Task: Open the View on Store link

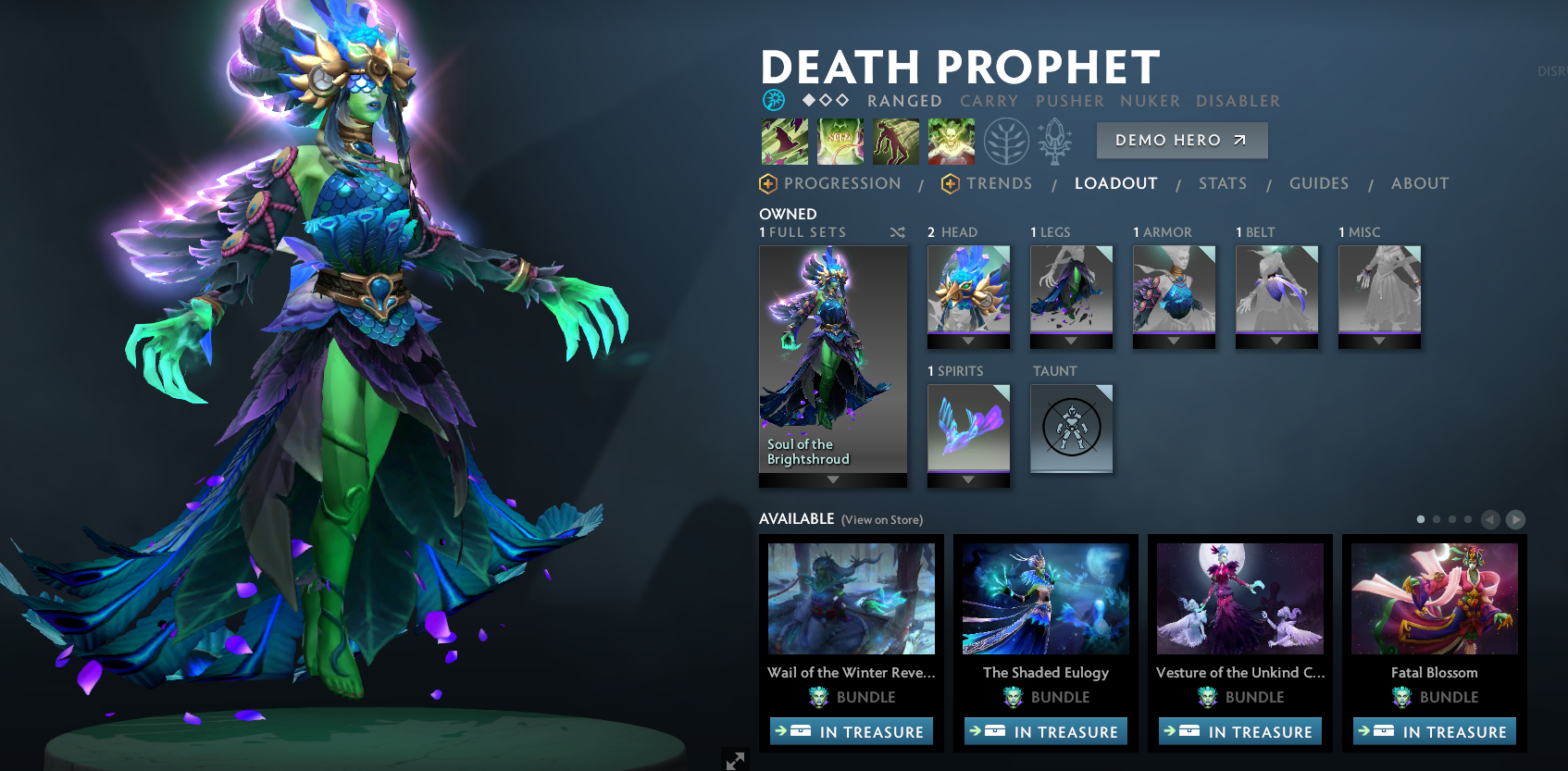Action: click(880, 519)
